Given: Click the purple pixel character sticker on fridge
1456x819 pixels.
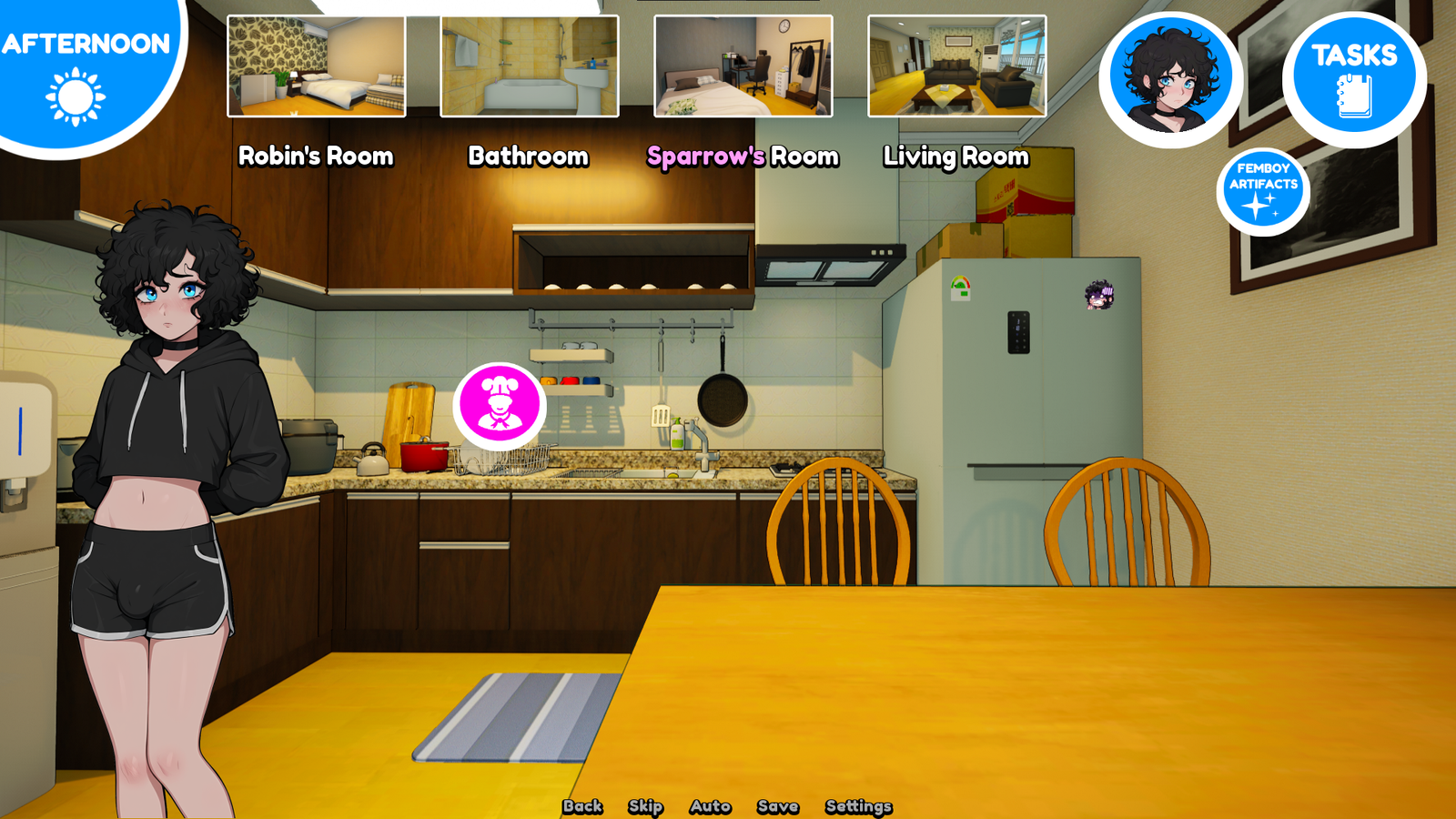Looking at the screenshot, I should point(1099,292).
